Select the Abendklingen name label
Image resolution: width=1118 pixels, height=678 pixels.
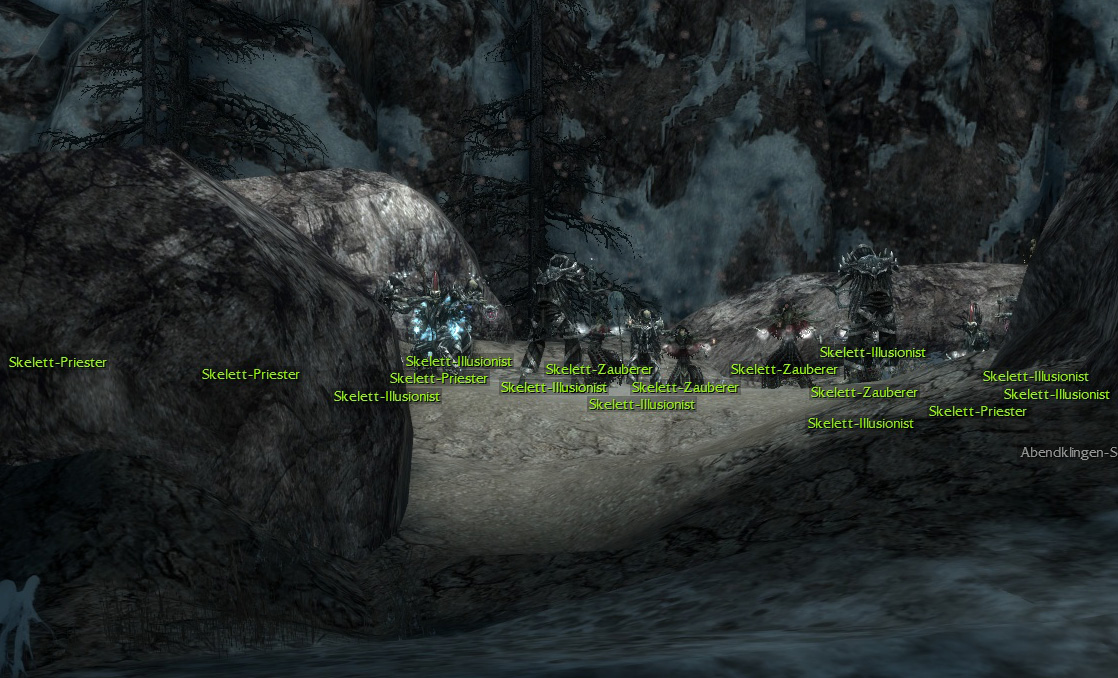1067,453
